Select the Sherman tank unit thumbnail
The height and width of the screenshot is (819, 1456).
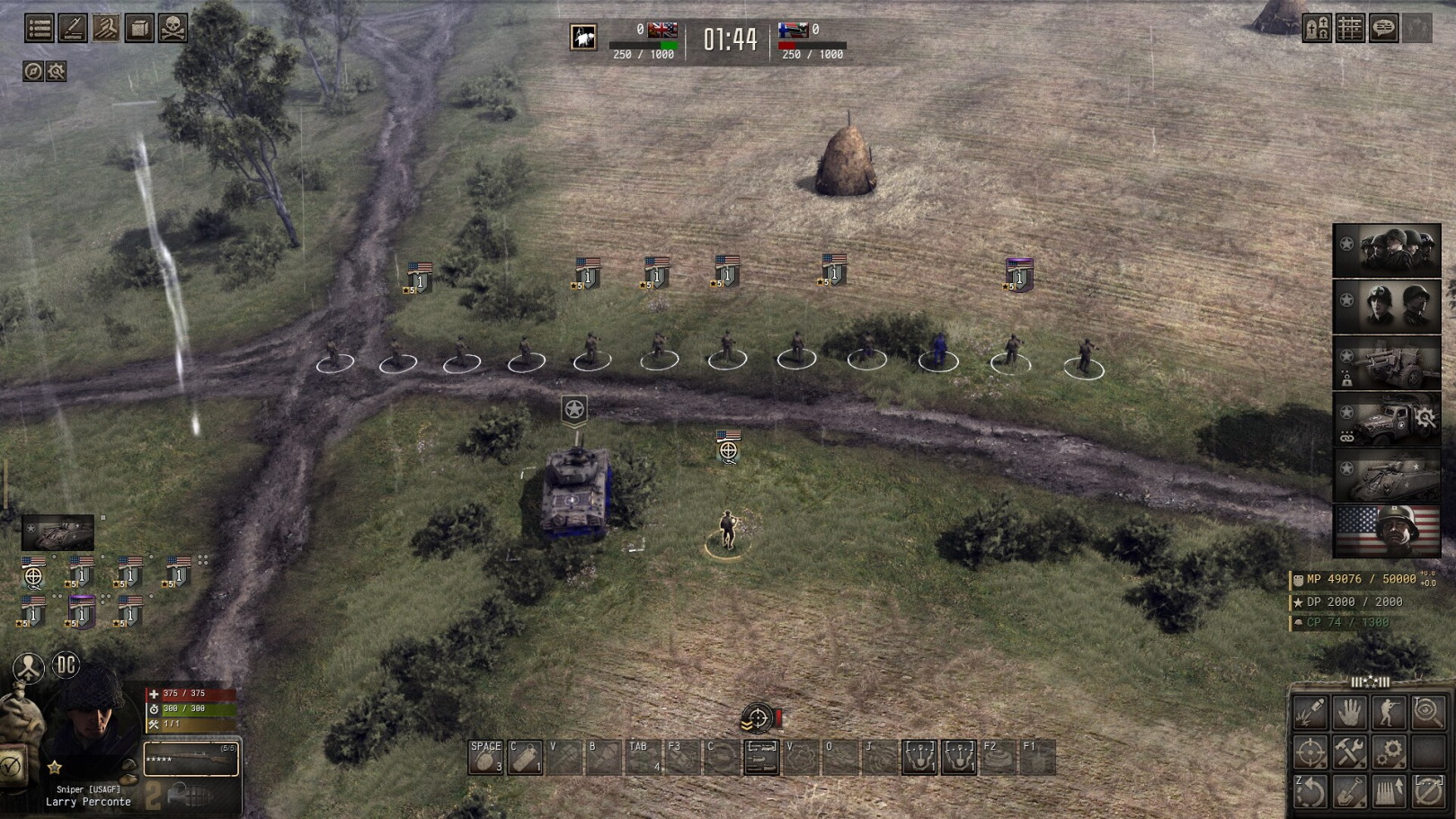pos(58,532)
